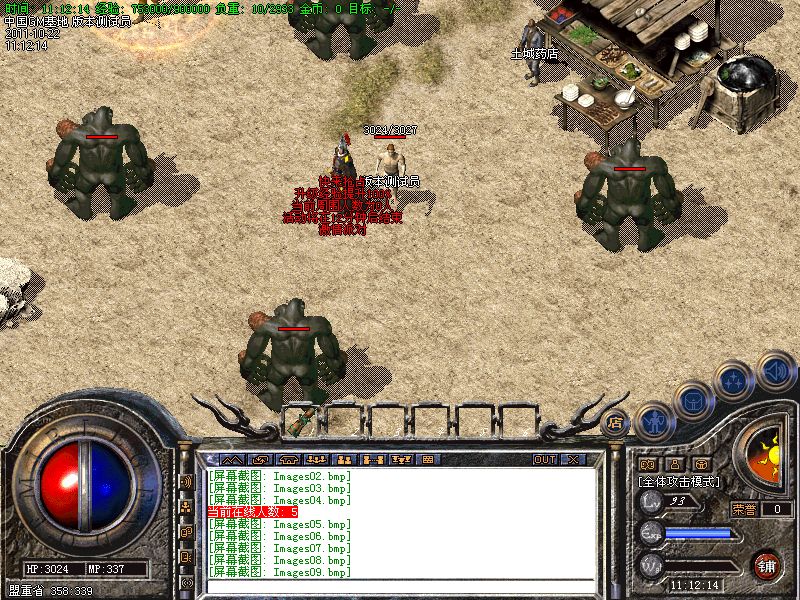Close the game with the X button
The height and width of the screenshot is (600, 800).
[574, 459]
